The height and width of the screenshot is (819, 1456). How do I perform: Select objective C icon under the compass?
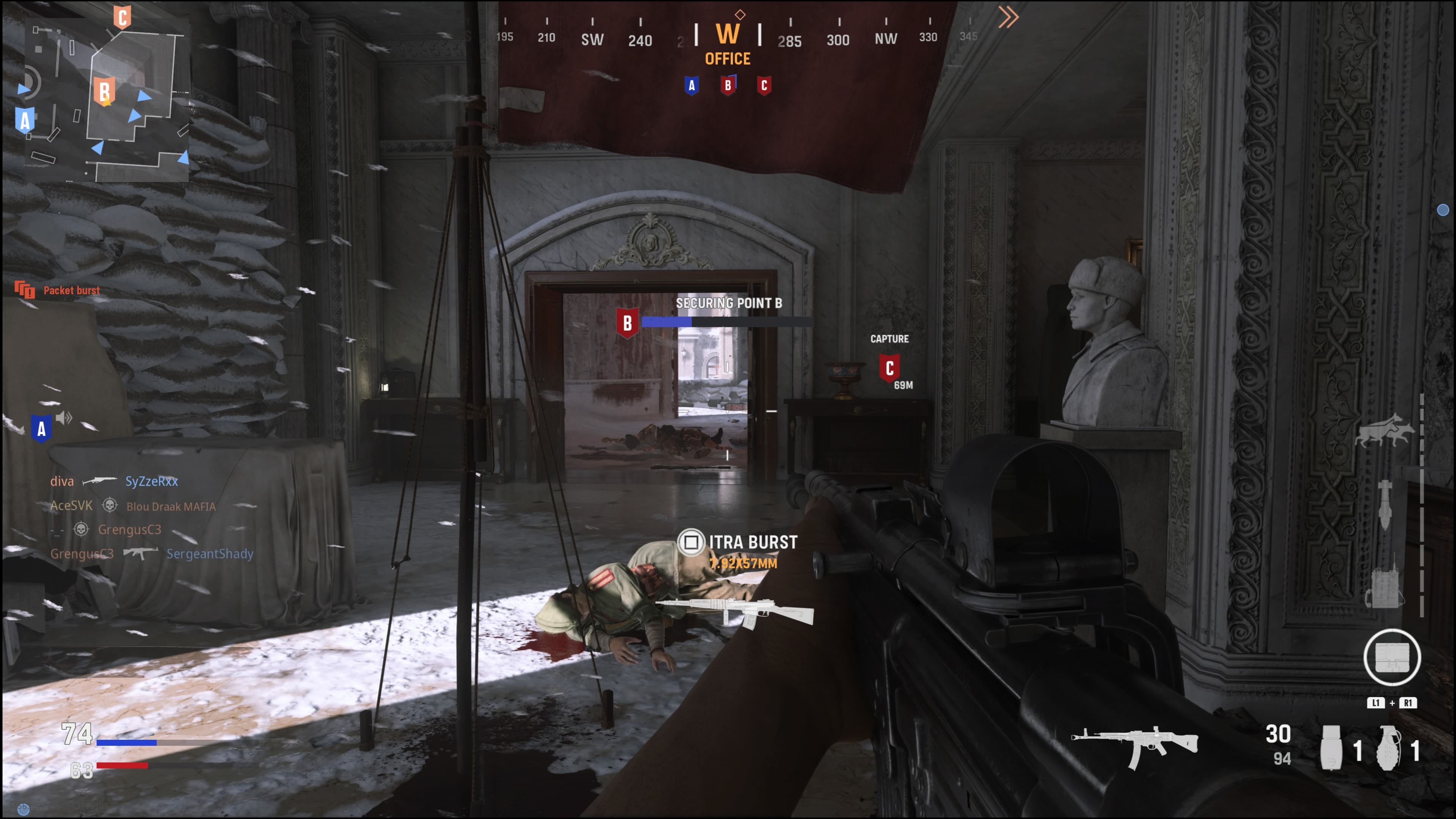pyautogui.click(x=764, y=86)
